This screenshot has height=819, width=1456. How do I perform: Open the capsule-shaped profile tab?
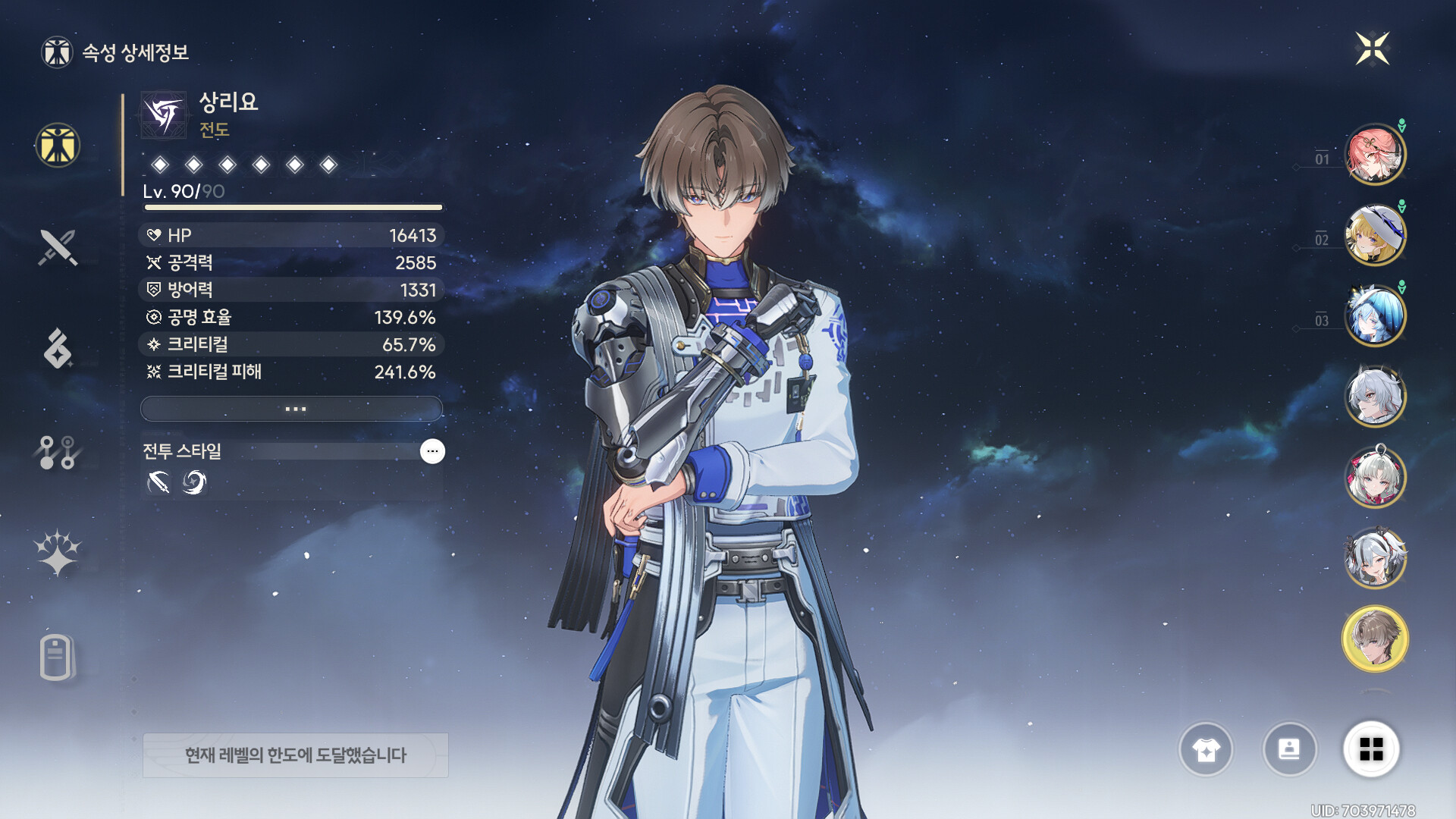tap(56, 656)
